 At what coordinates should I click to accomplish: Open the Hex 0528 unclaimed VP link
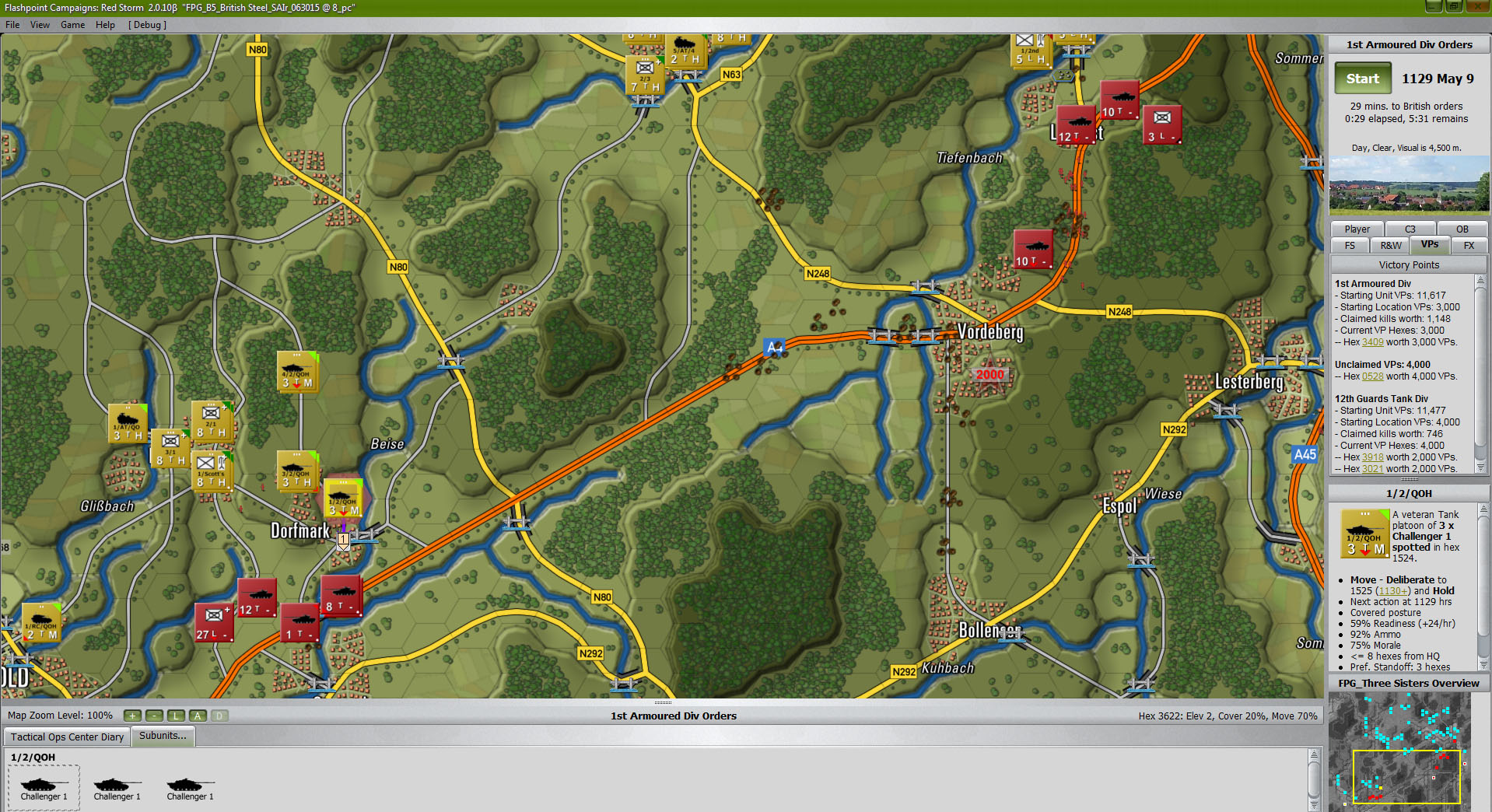tap(1372, 376)
